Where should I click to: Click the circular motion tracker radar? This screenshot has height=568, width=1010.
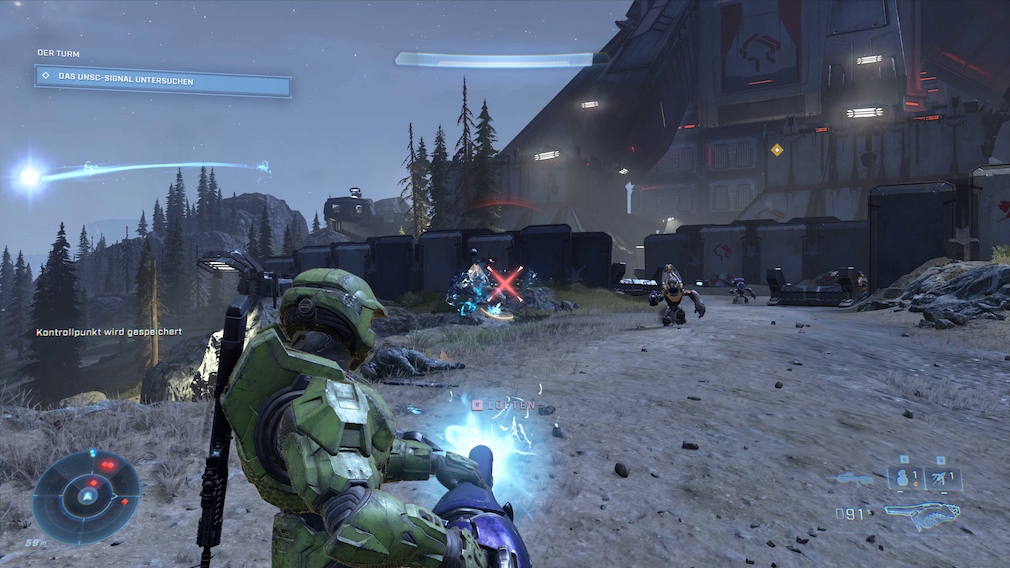click(x=87, y=496)
